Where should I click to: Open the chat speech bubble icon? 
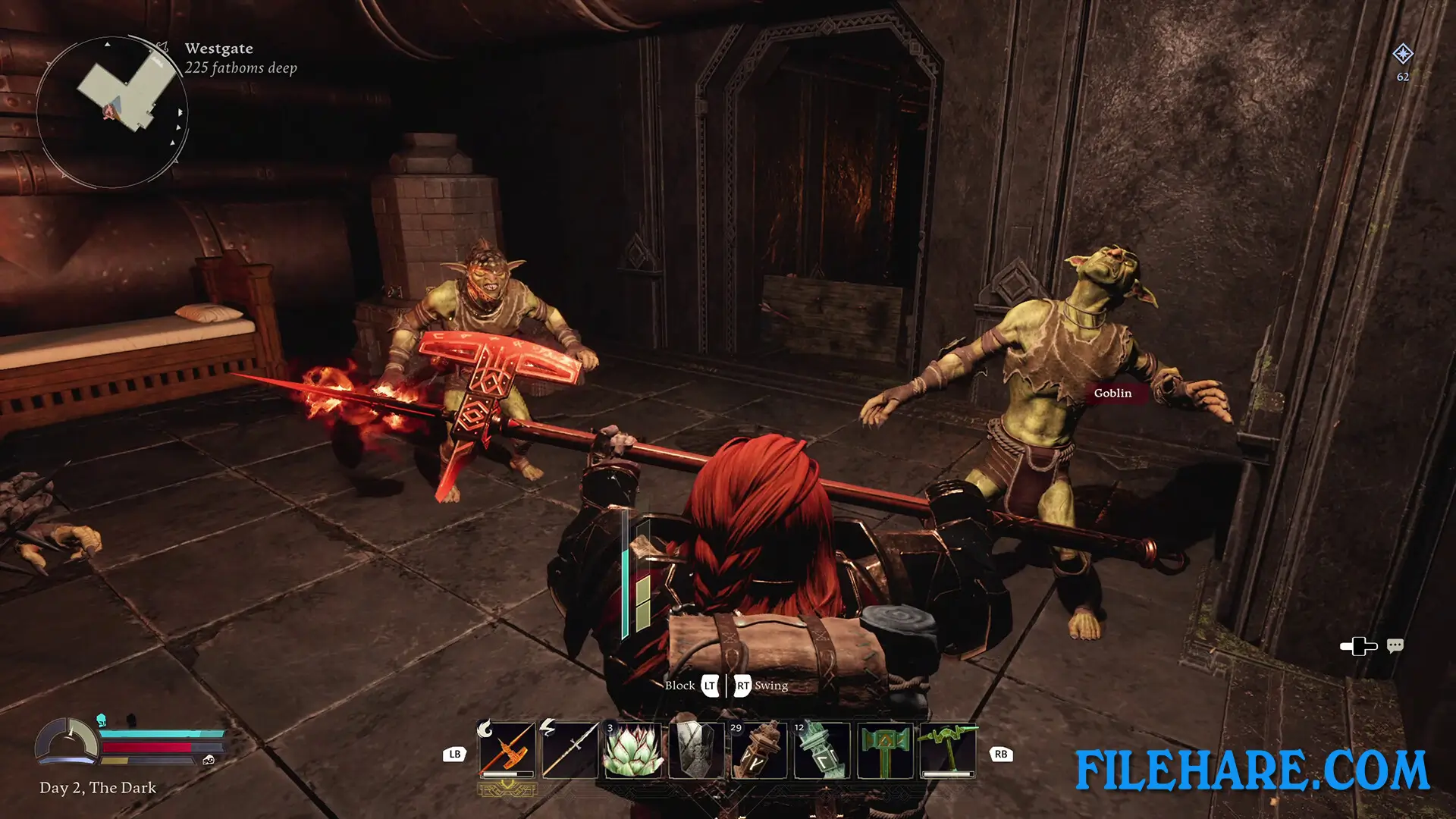[x=1395, y=646]
